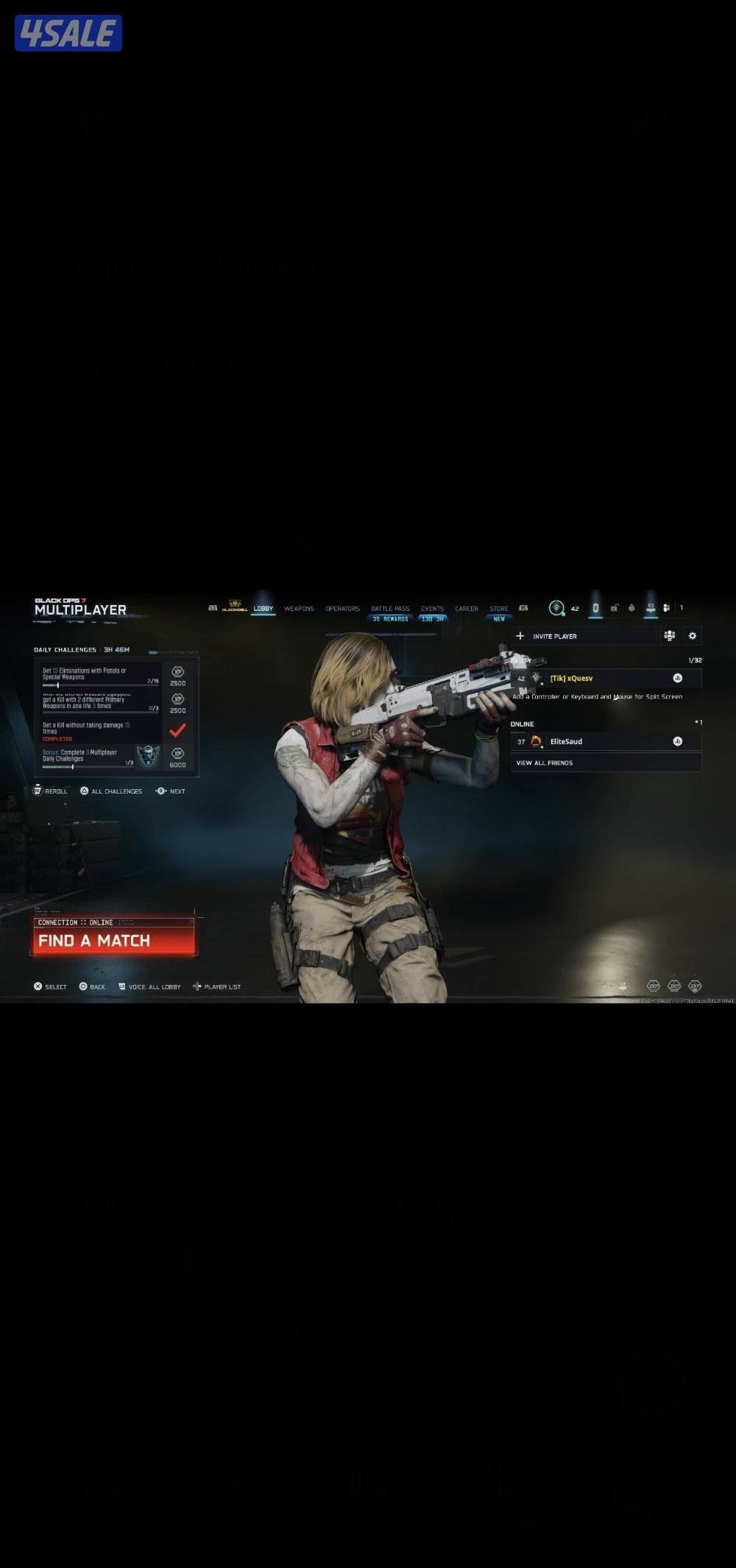View all friends list

606,763
